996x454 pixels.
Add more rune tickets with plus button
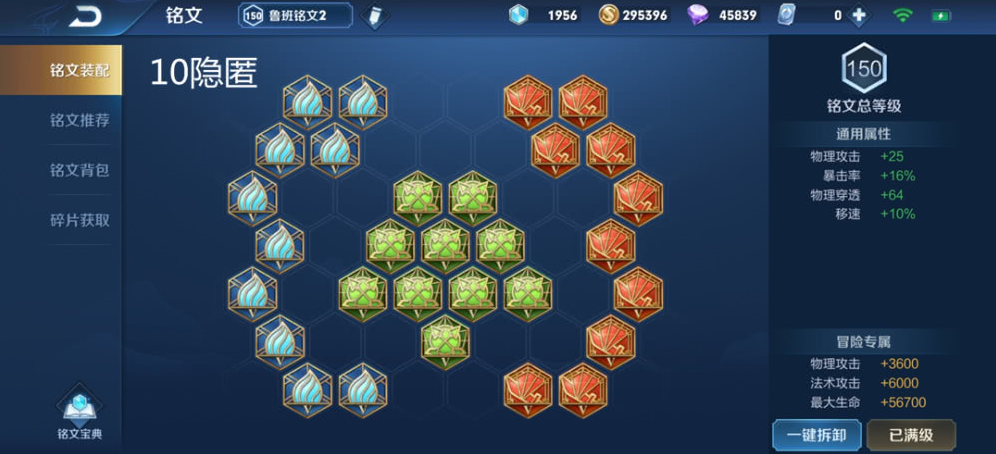tap(858, 16)
